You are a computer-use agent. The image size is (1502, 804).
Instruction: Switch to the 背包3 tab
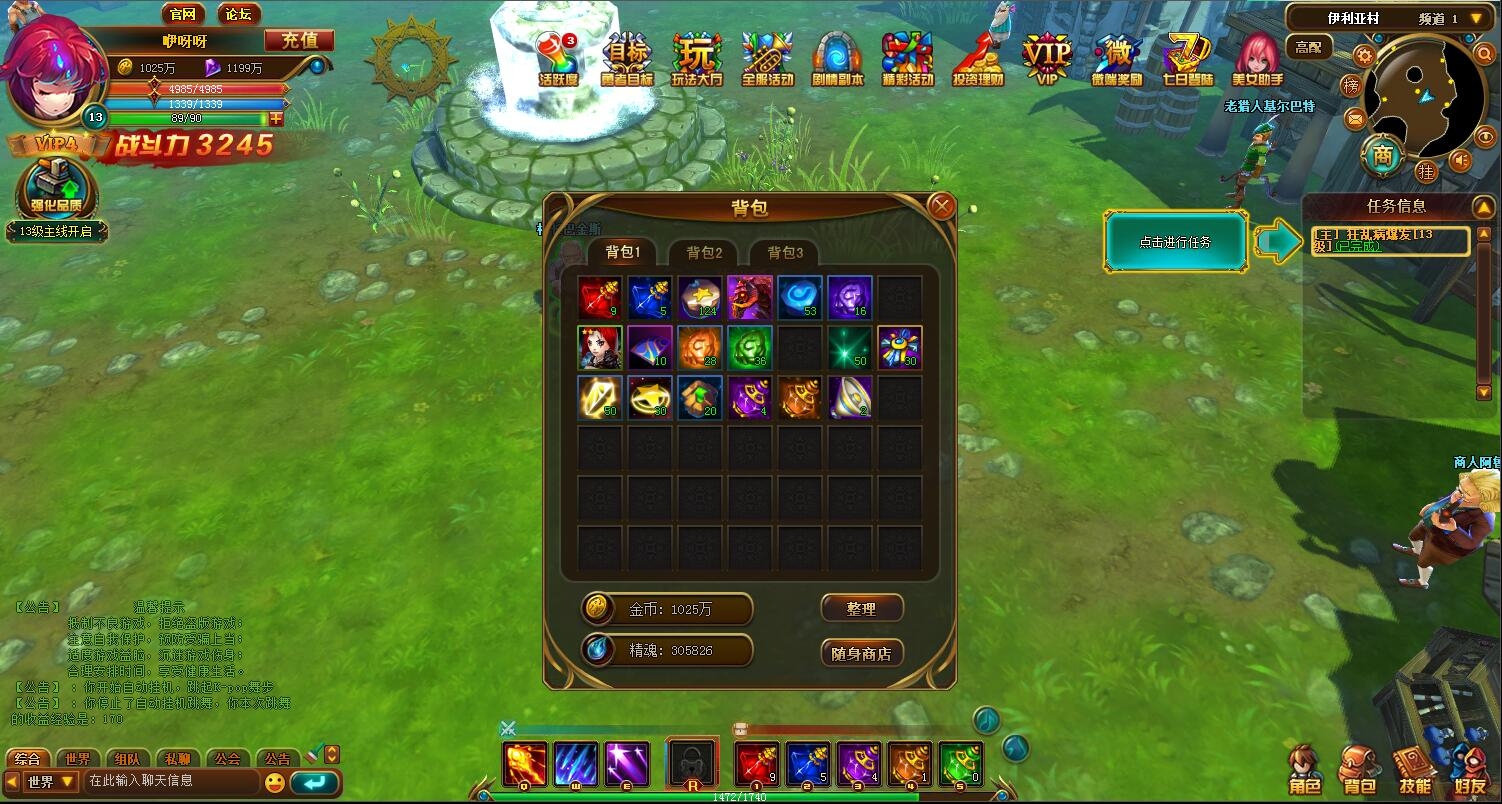pyautogui.click(x=785, y=252)
